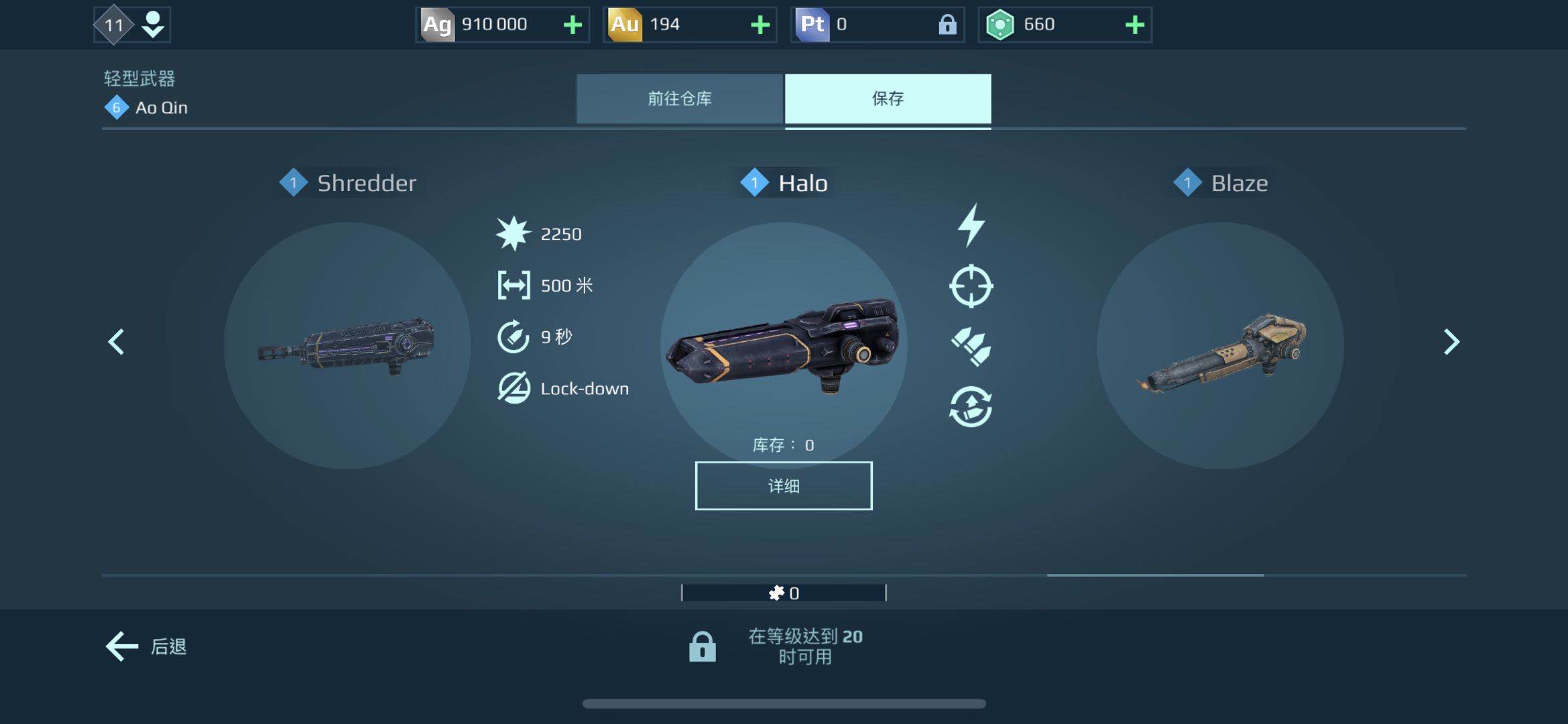Click the crosshair attribute icon
Viewport: 1568px width, 724px height.
click(971, 286)
